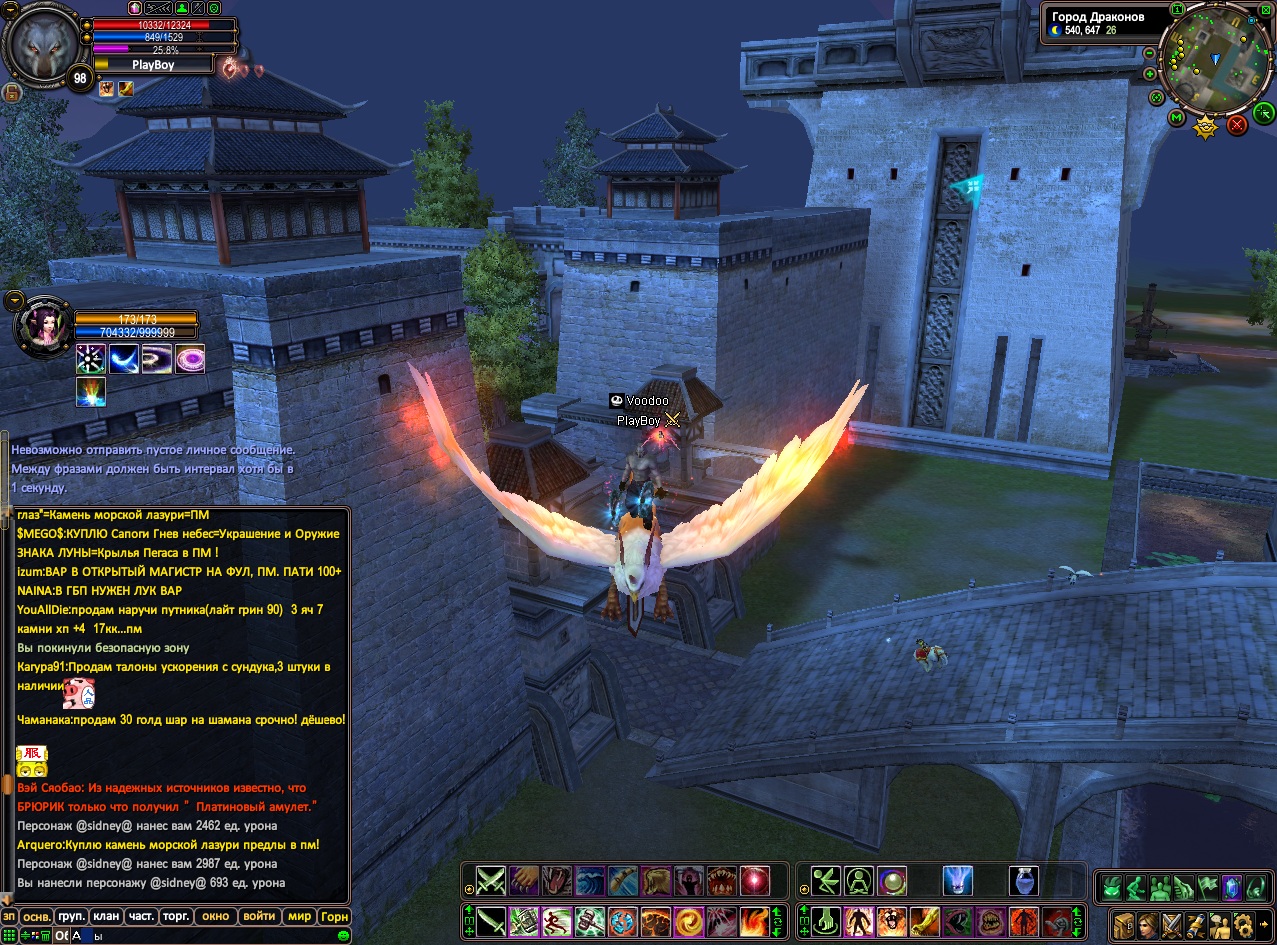
Task: Activate the crossed green swords skill
Action: [x=491, y=881]
